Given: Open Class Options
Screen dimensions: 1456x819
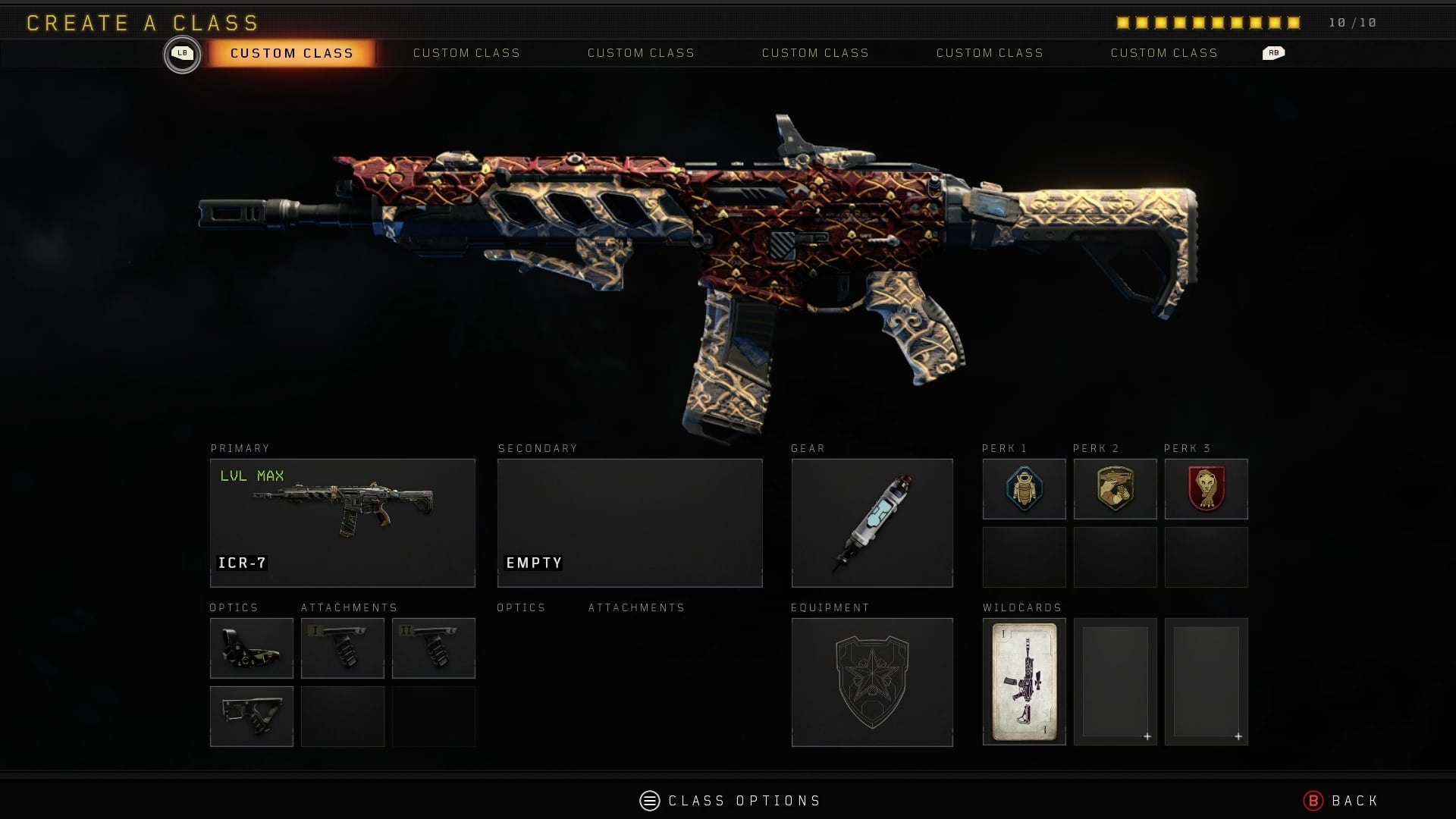Looking at the screenshot, I should [730, 801].
